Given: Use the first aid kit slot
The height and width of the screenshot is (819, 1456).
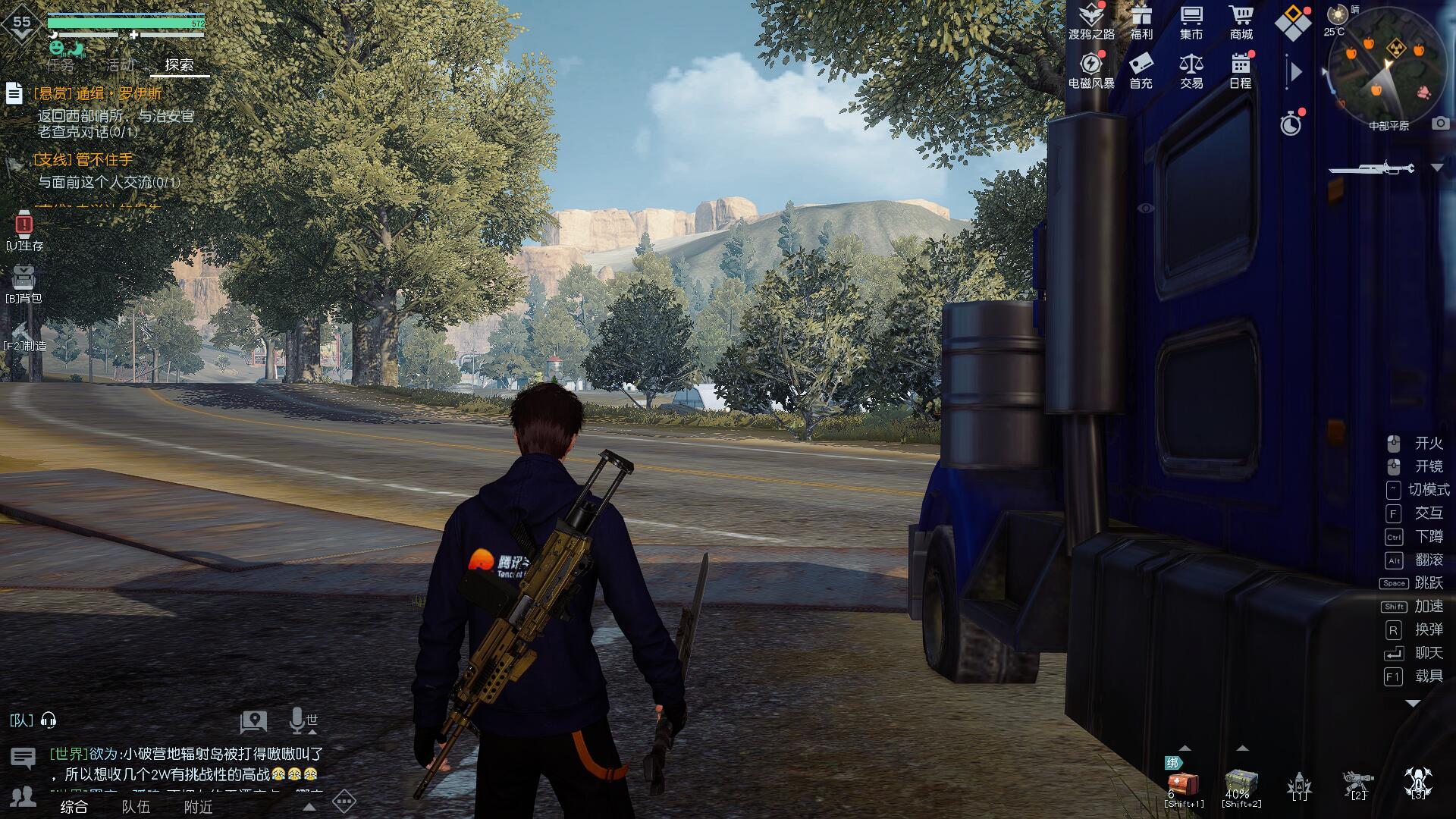Looking at the screenshot, I should 1184,784.
